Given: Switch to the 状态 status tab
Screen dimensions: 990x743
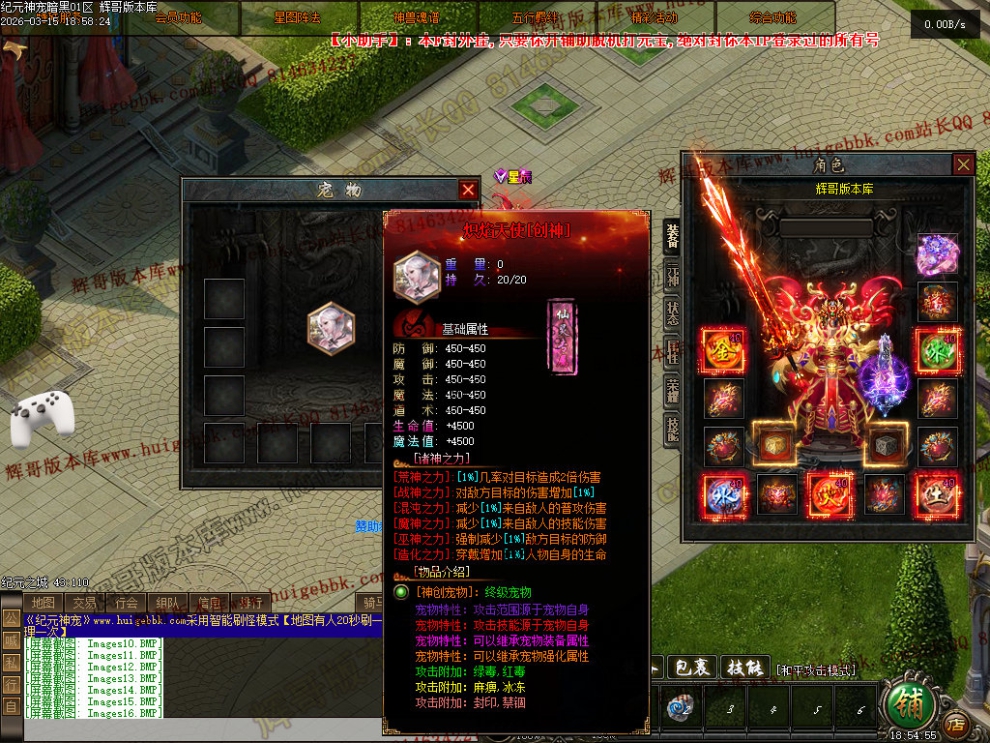Looking at the screenshot, I should pyautogui.click(x=673, y=313).
